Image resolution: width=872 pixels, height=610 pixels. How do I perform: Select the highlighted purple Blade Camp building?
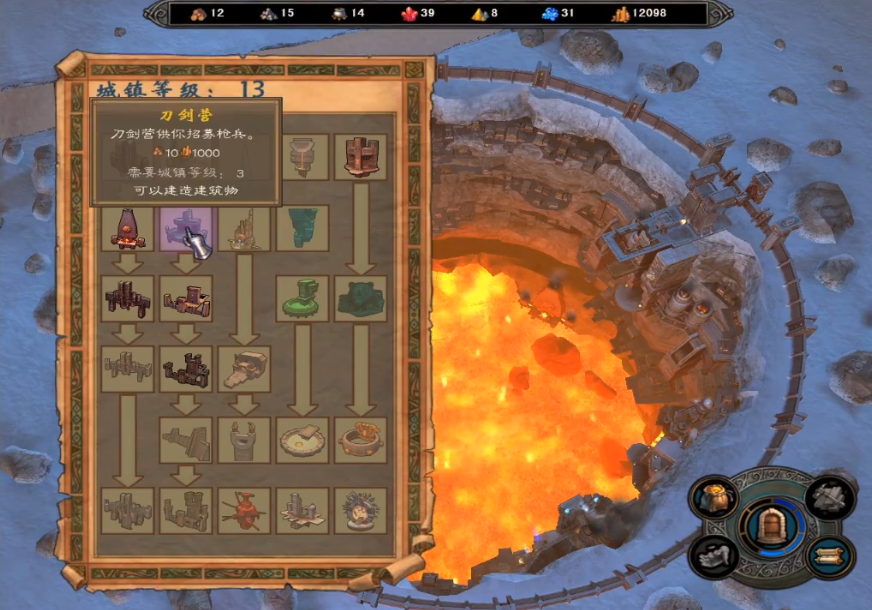(x=186, y=229)
